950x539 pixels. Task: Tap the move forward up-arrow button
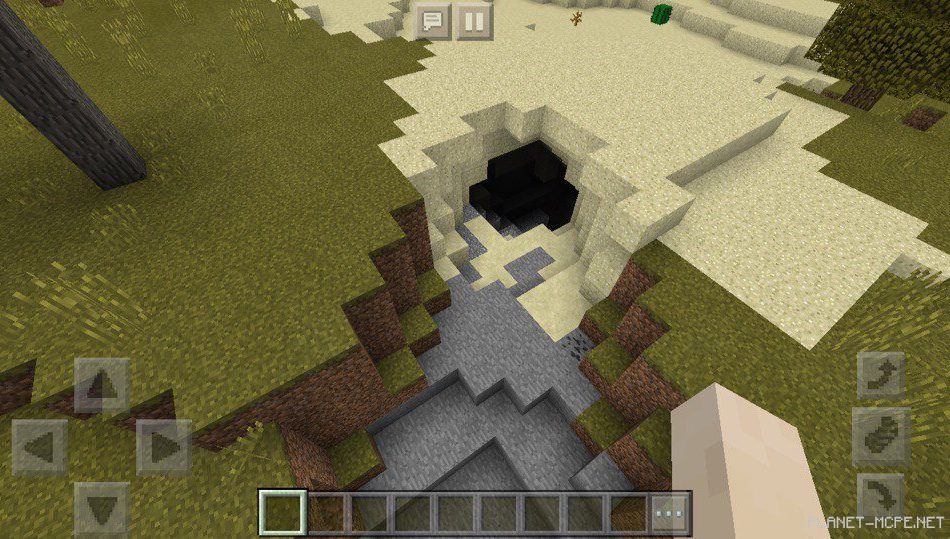102,385
